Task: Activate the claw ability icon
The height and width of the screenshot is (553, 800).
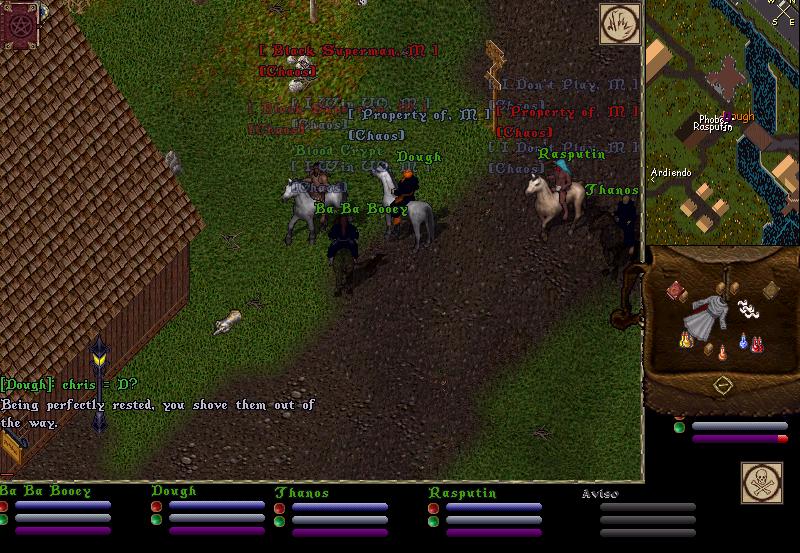Action: pyautogui.click(x=619, y=24)
